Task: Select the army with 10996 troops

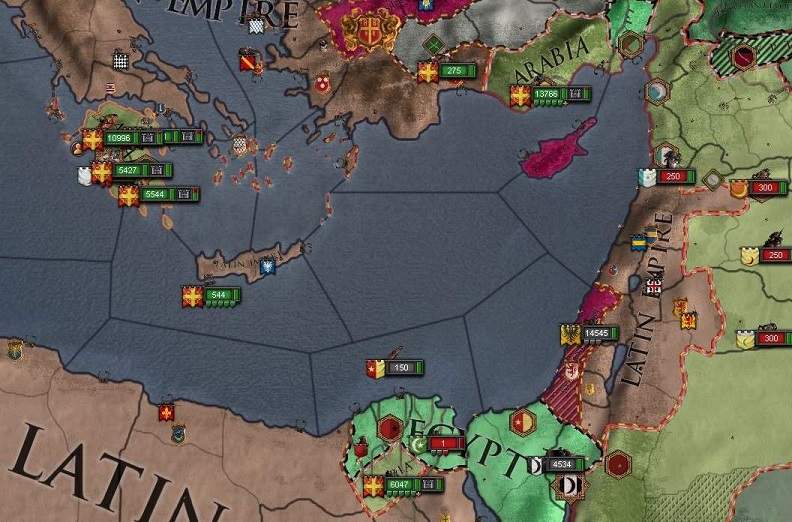Action: point(119,138)
